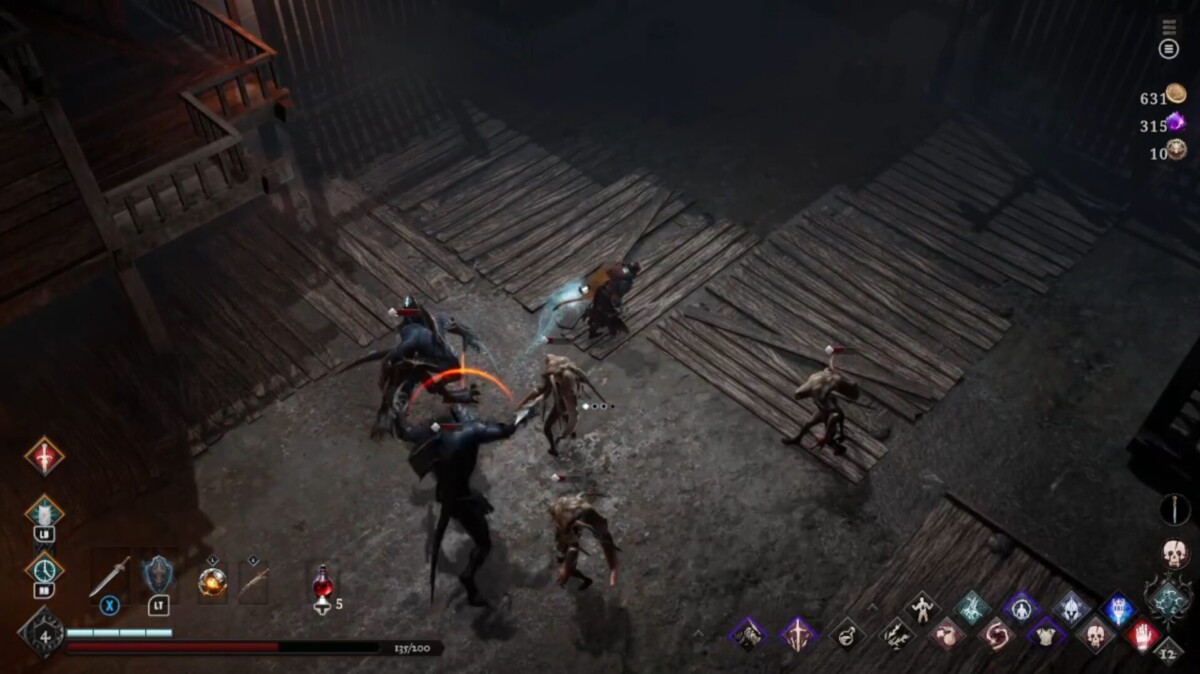Use the glowing fire orb item

[x=212, y=581]
